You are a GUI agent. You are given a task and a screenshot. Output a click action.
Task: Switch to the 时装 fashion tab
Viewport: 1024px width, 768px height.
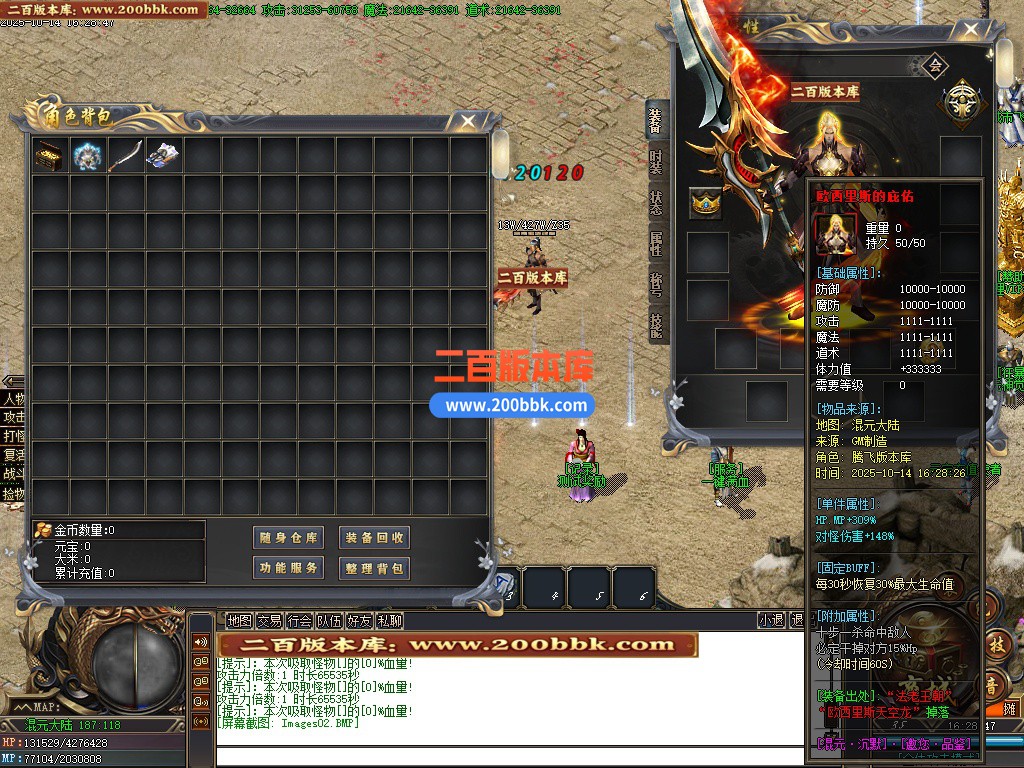(656, 161)
